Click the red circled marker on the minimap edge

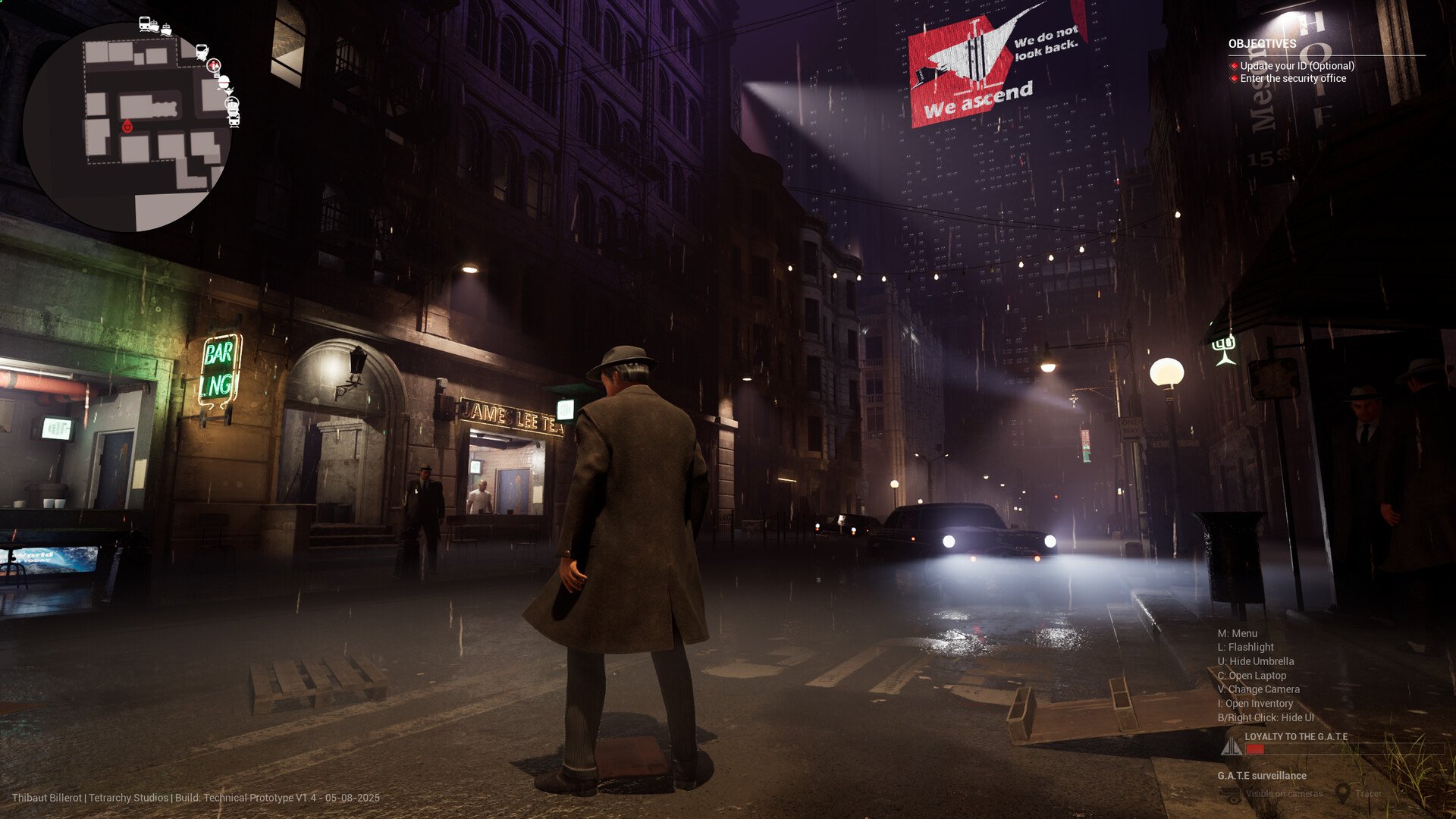(214, 66)
